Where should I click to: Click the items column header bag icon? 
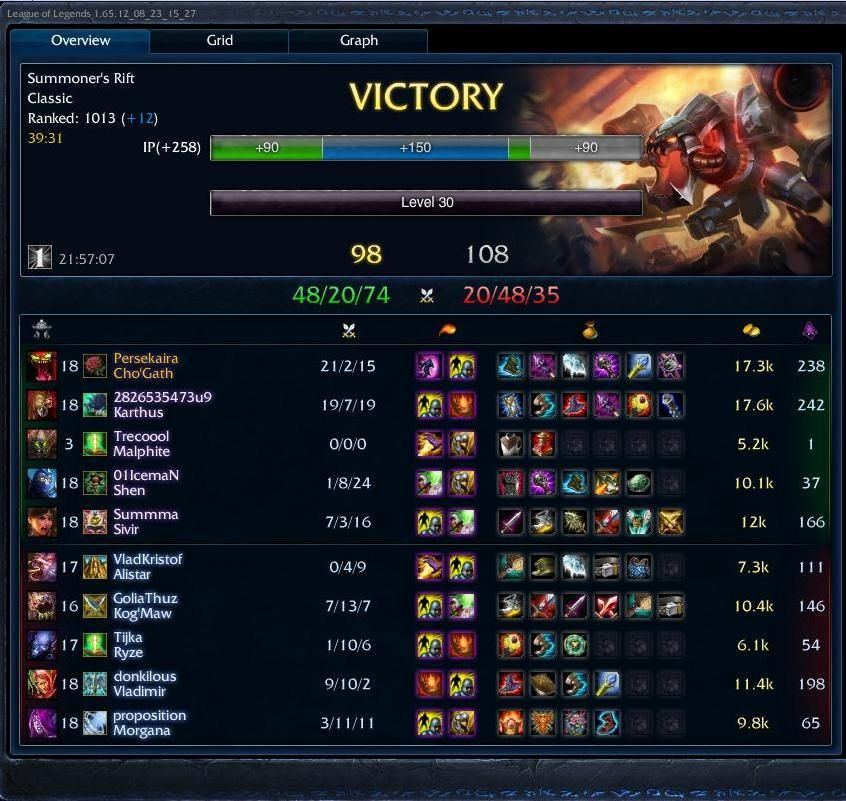click(x=591, y=330)
